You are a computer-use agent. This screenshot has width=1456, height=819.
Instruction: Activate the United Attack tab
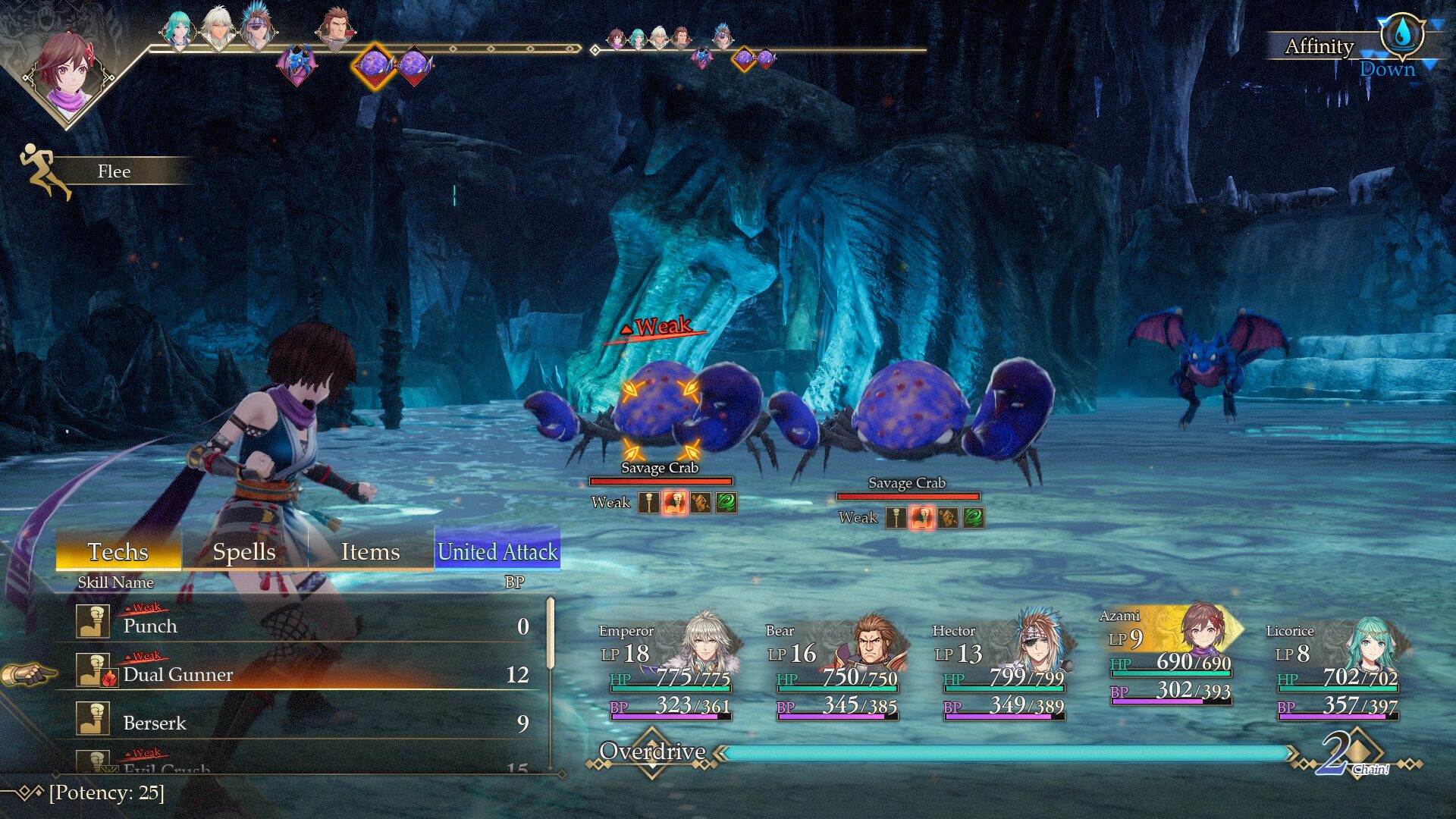[497, 551]
